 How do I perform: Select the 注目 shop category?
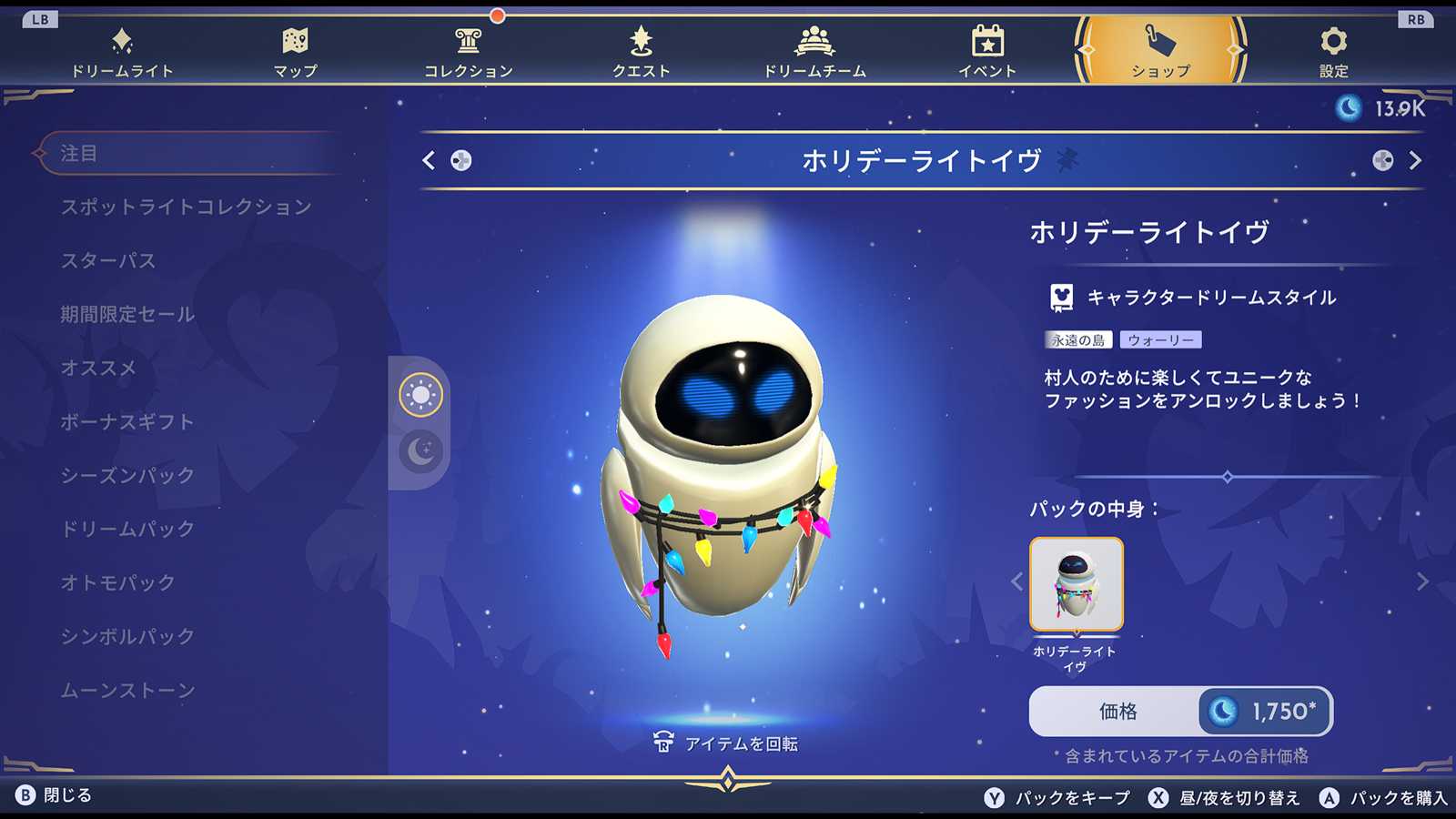click(79, 154)
